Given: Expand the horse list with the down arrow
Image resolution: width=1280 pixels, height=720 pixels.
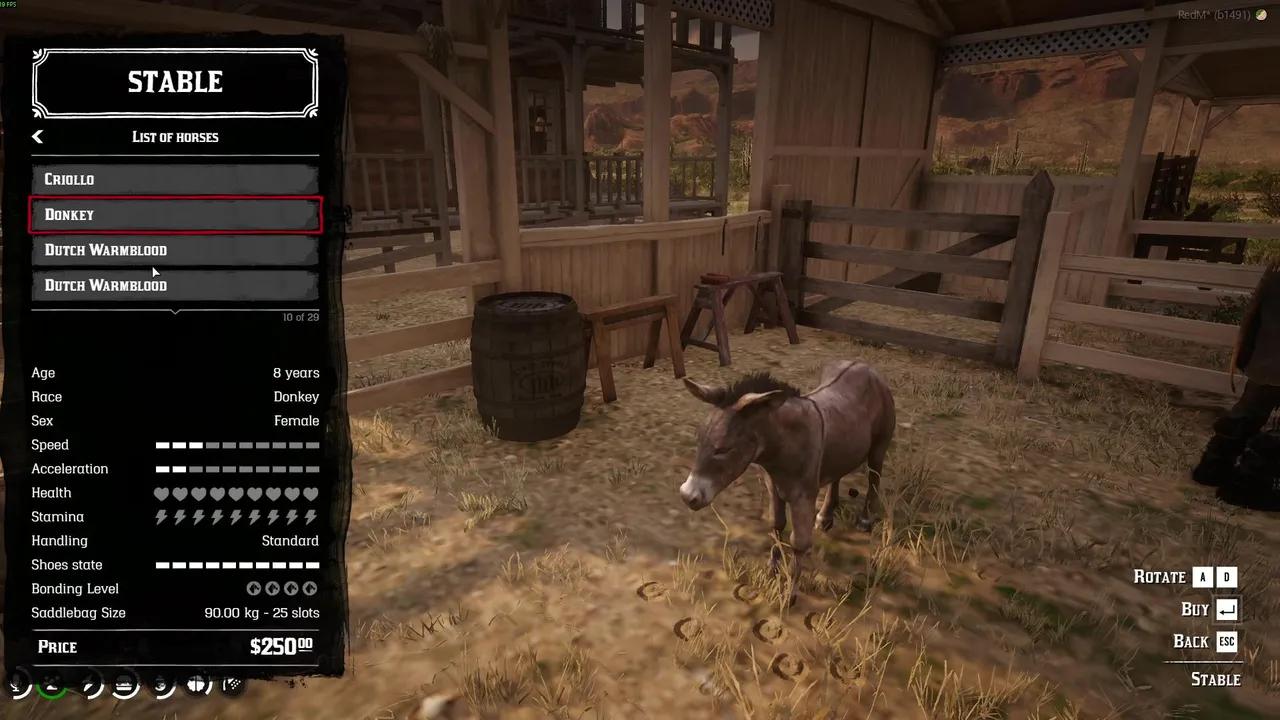Looking at the screenshot, I should 175,312.
